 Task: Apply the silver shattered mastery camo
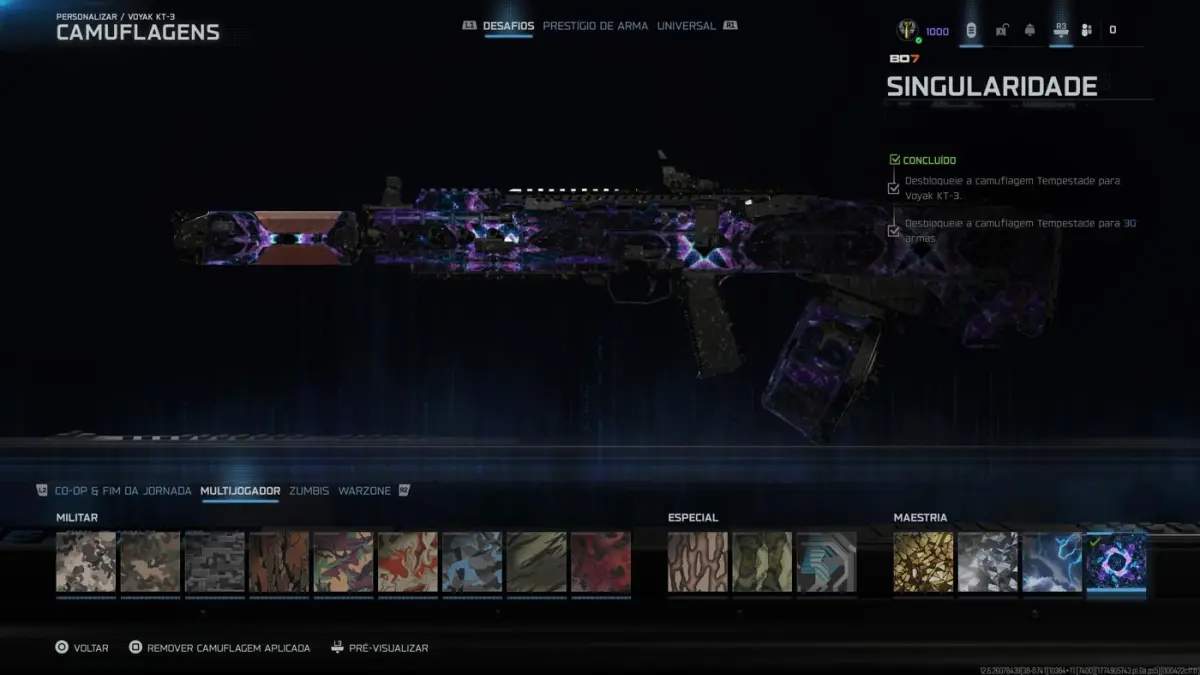(x=988, y=562)
